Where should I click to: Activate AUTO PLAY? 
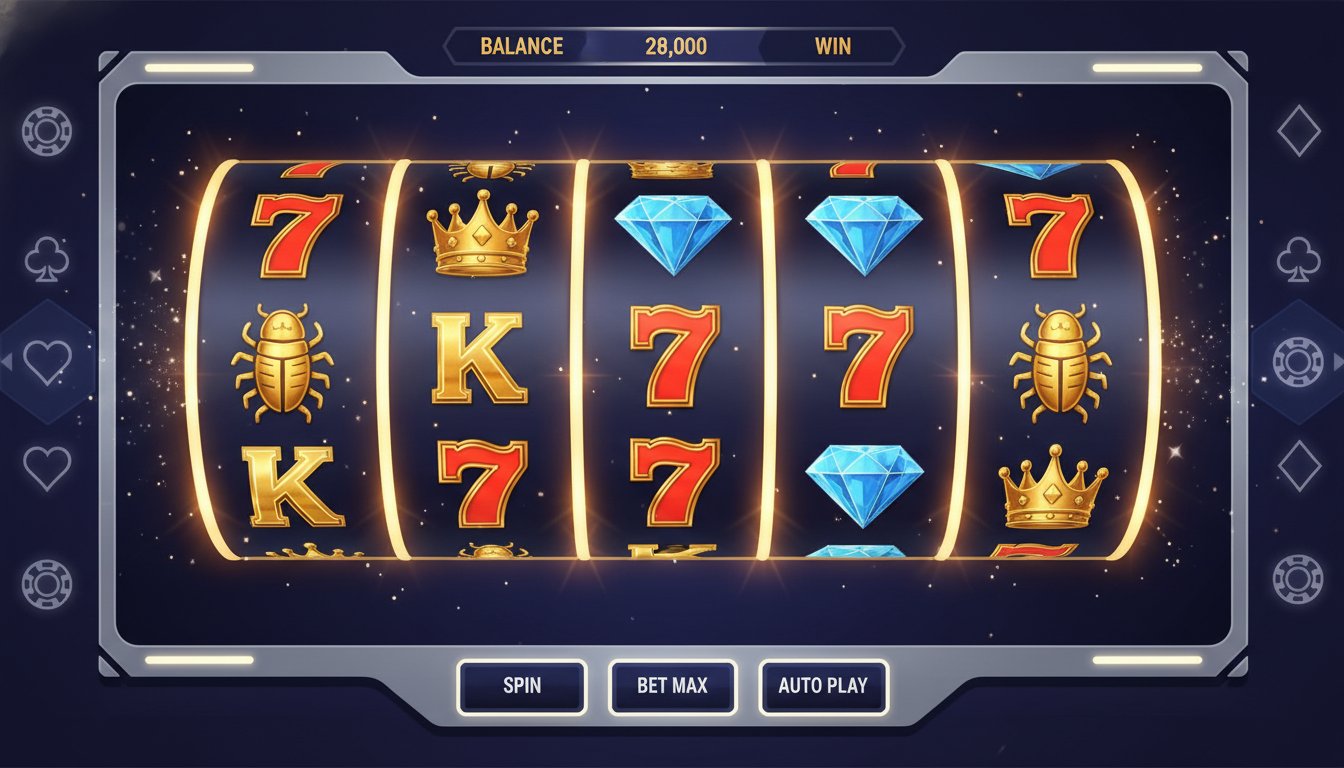click(823, 686)
